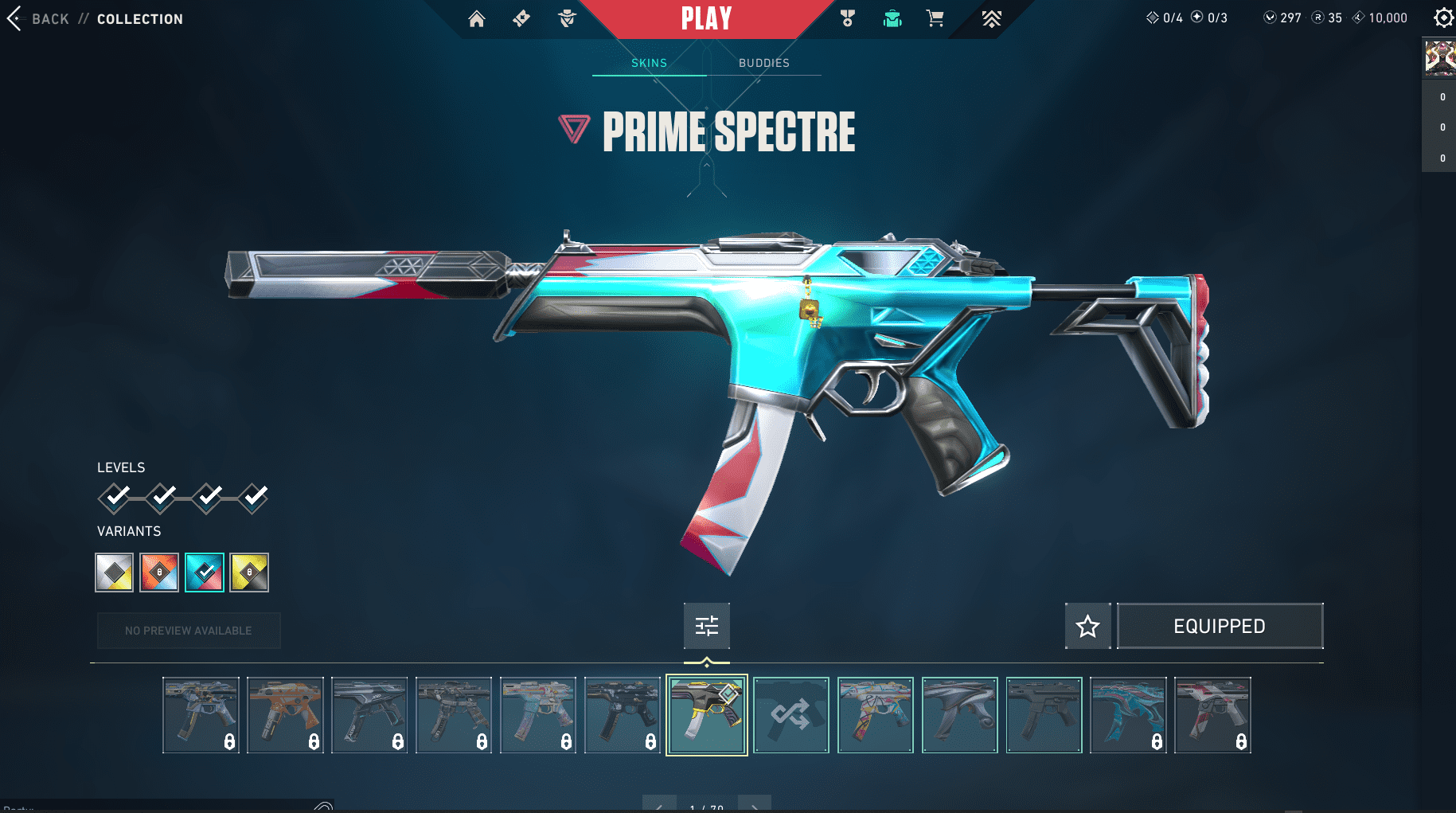The width and height of the screenshot is (1456, 813).
Task: Open the skin filter sliders button
Action: [707, 626]
